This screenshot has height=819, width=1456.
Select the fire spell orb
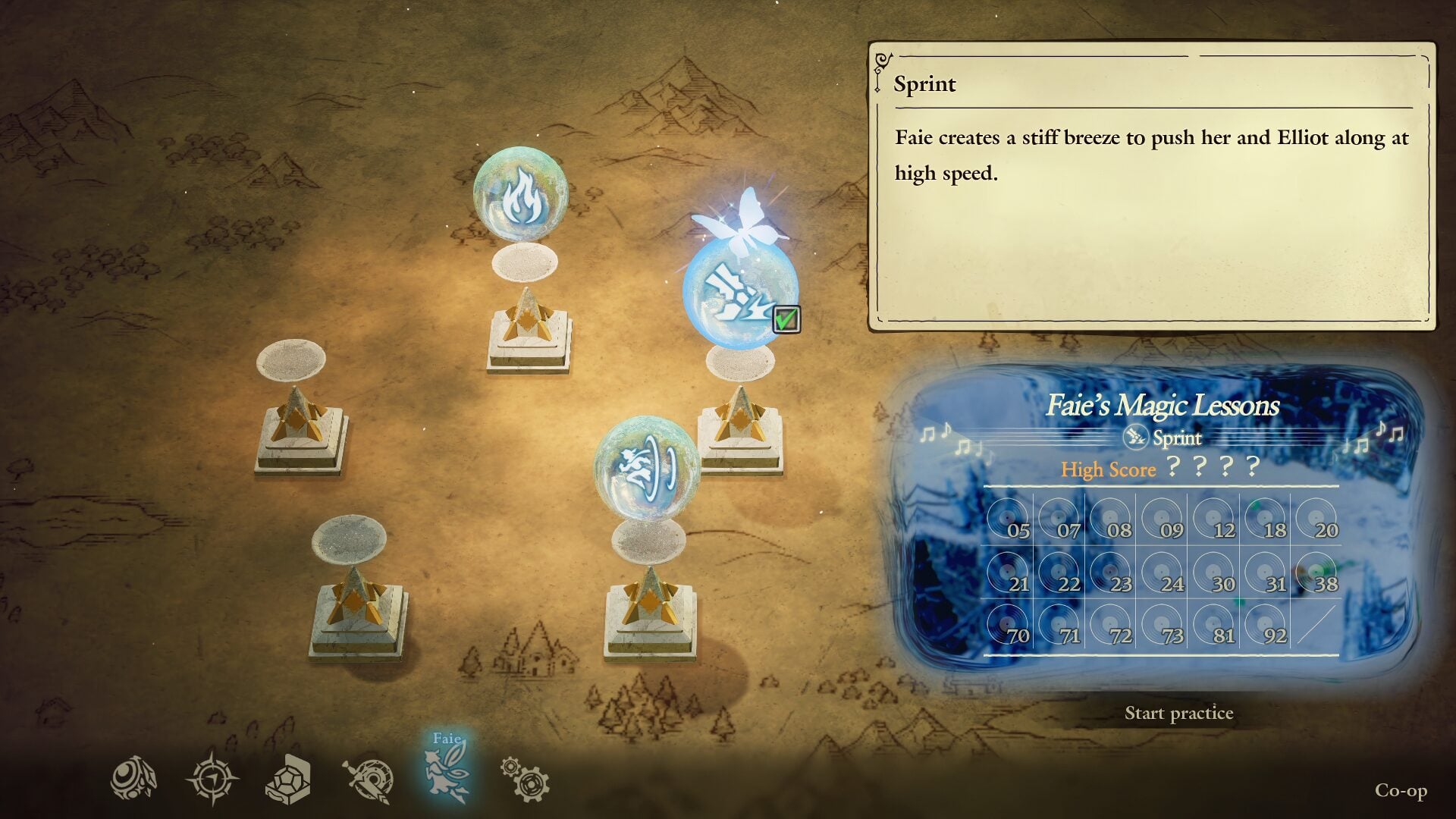(x=520, y=195)
